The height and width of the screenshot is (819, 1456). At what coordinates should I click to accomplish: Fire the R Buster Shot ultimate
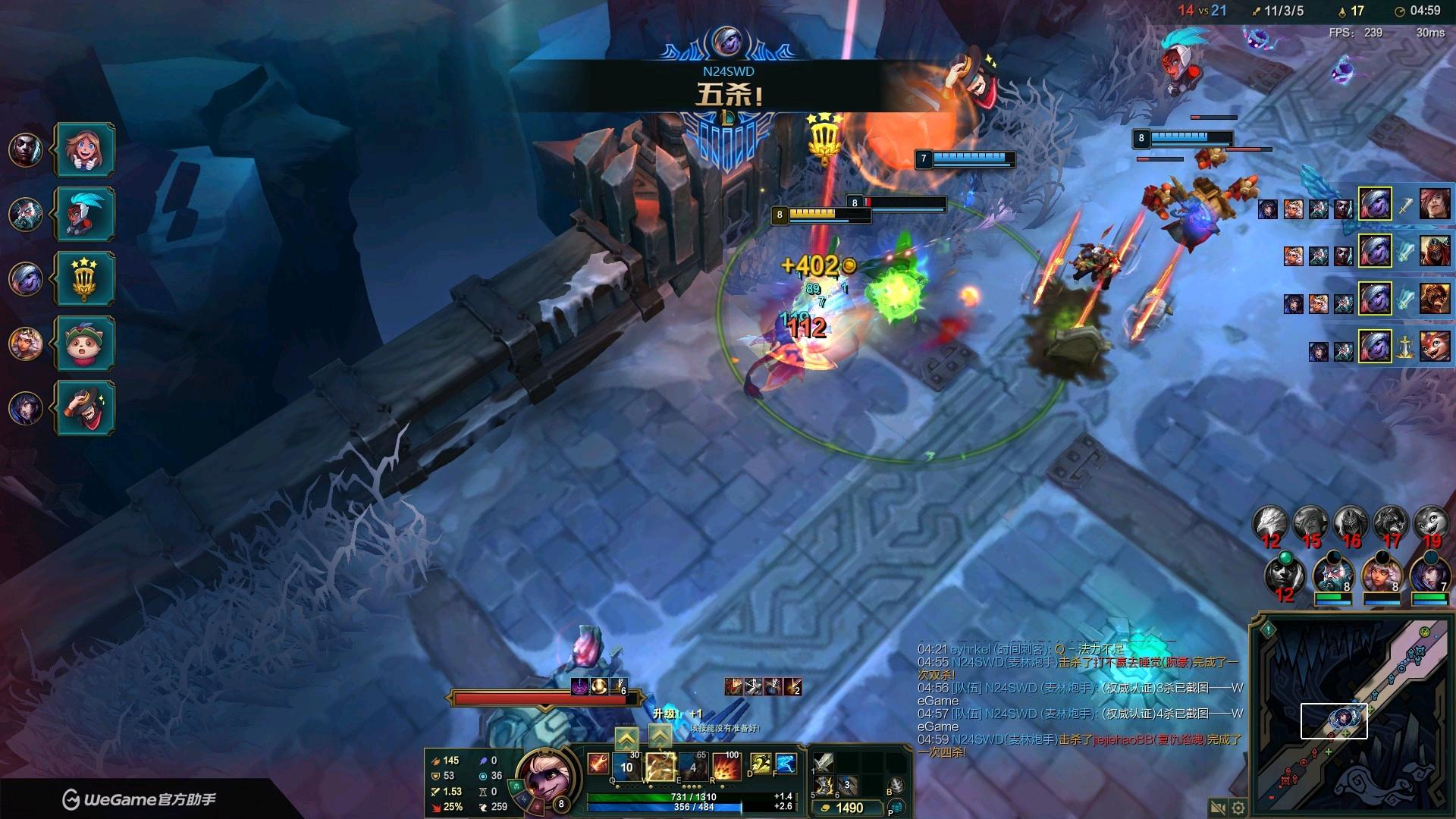pyautogui.click(x=726, y=766)
